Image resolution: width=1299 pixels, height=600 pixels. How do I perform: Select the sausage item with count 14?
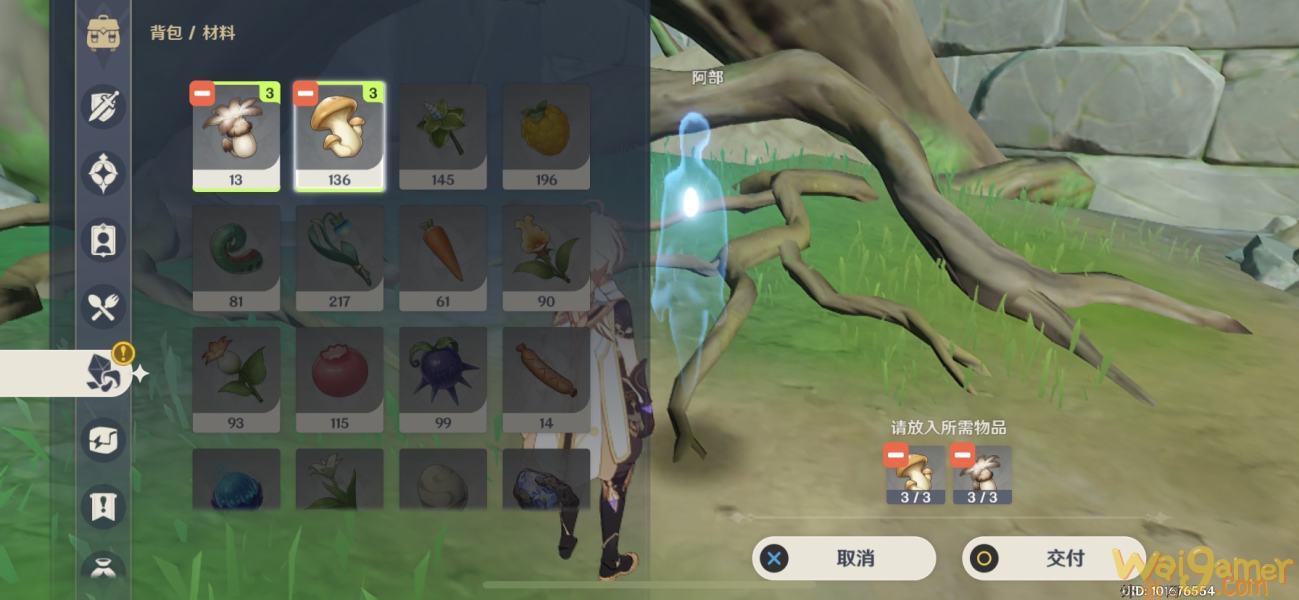[546, 378]
